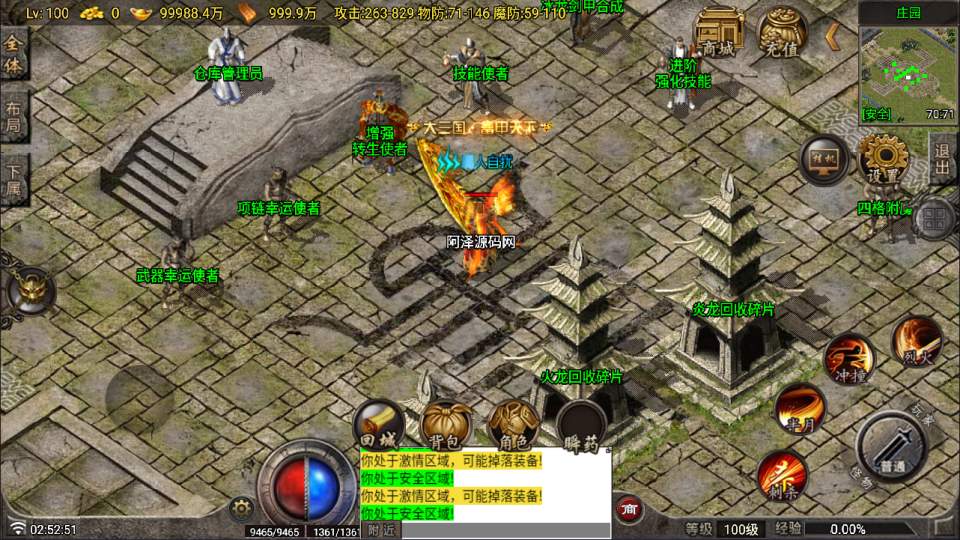The image size is (960, 540).
Task: Open the monitor-shaped round icon
Action: [823, 161]
